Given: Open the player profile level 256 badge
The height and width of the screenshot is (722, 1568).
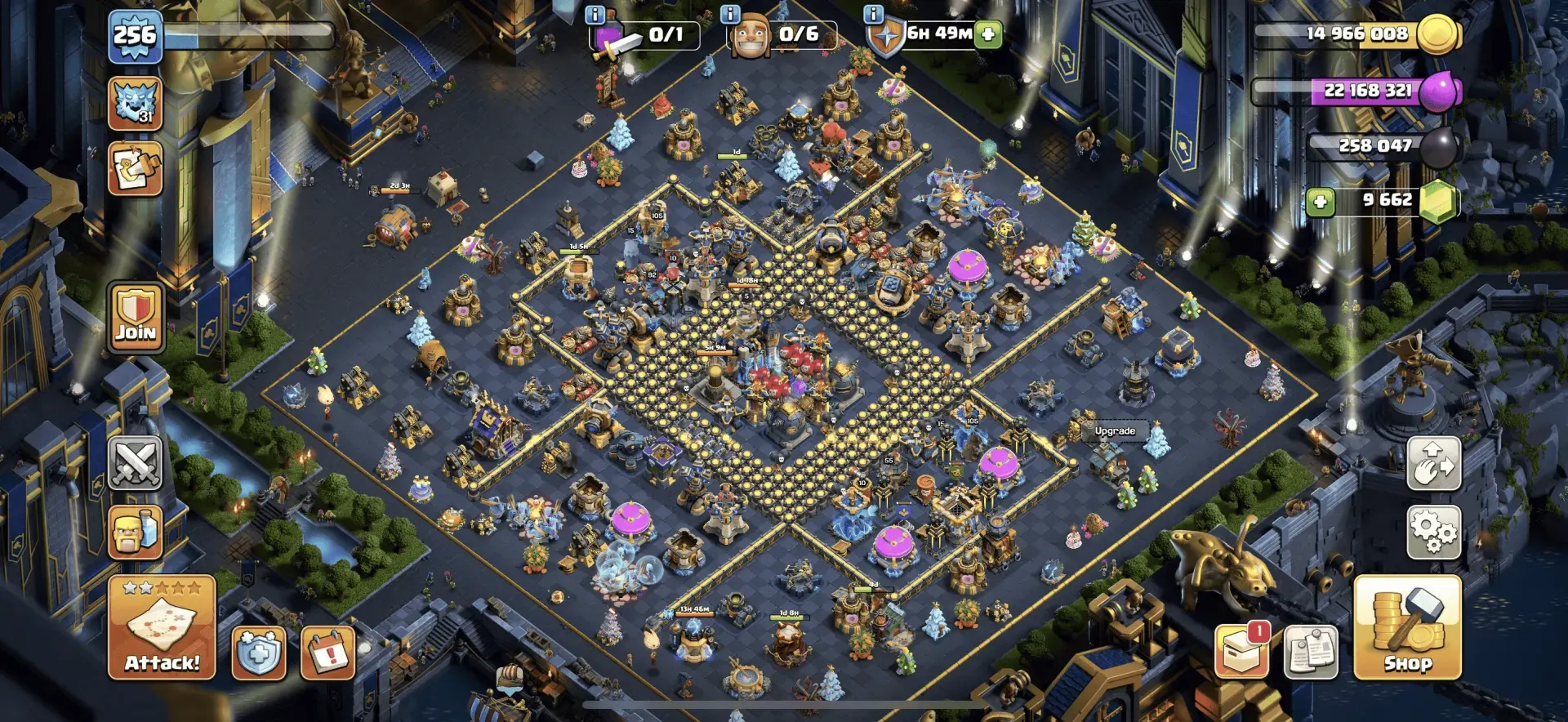Looking at the screenshot, I should pos(135,36).
